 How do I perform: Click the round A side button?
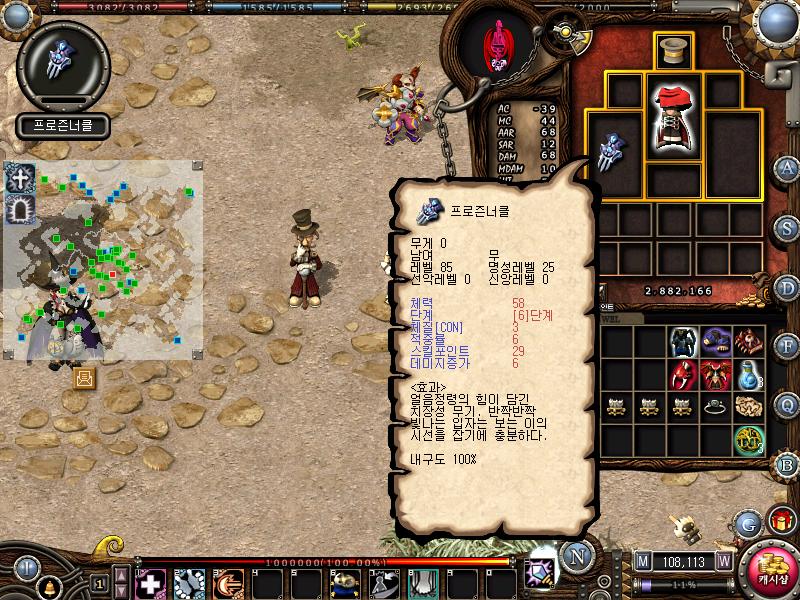pos(788,168)
